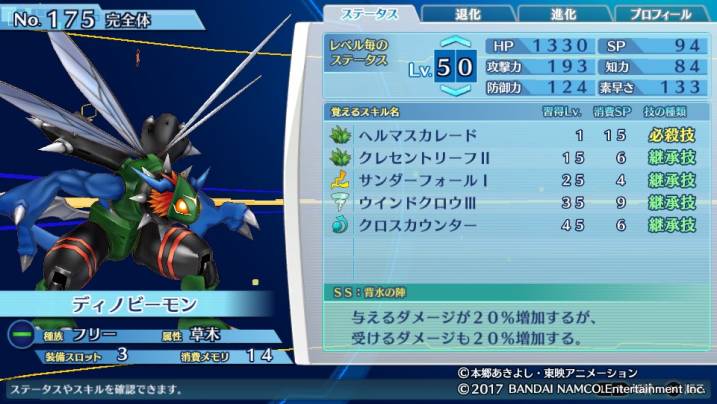
Task: Choose the サンダーフォールⅠ skill row
Action: (510, 180)
